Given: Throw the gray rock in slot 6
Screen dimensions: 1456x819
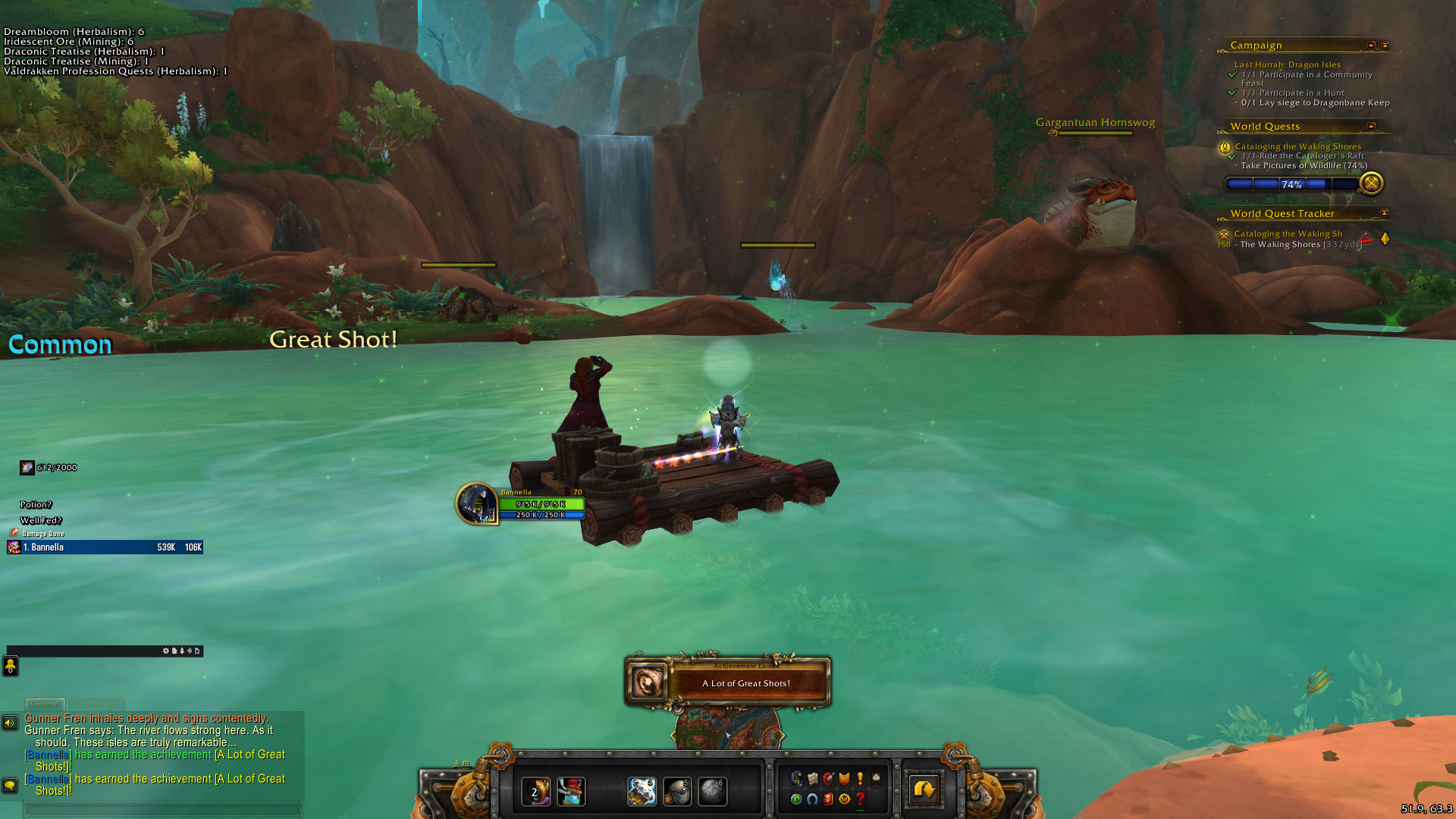Looking at the screenshot, I should (712, 792).
